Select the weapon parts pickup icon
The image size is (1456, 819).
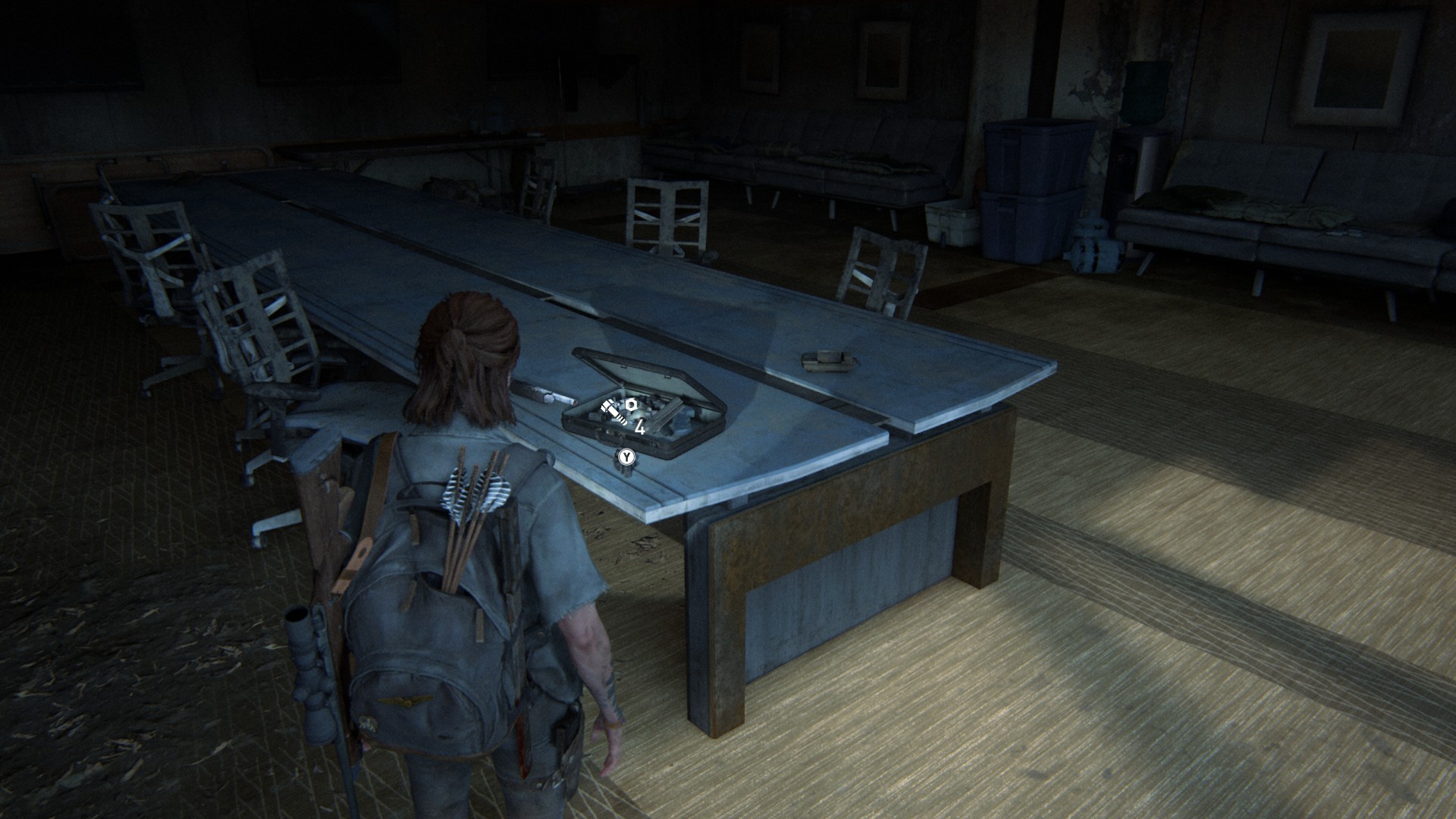[618, 412]
